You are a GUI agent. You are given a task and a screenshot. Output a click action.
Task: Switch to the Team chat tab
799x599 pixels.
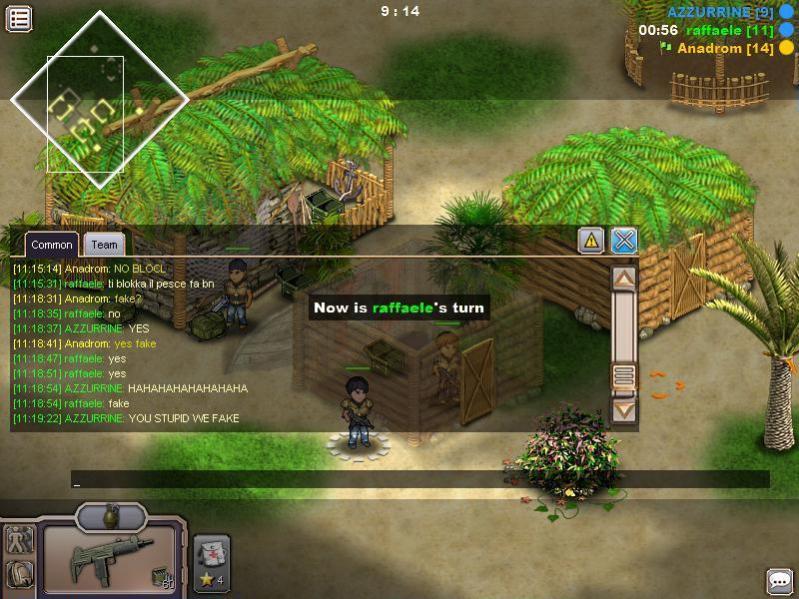click(103, 244)
